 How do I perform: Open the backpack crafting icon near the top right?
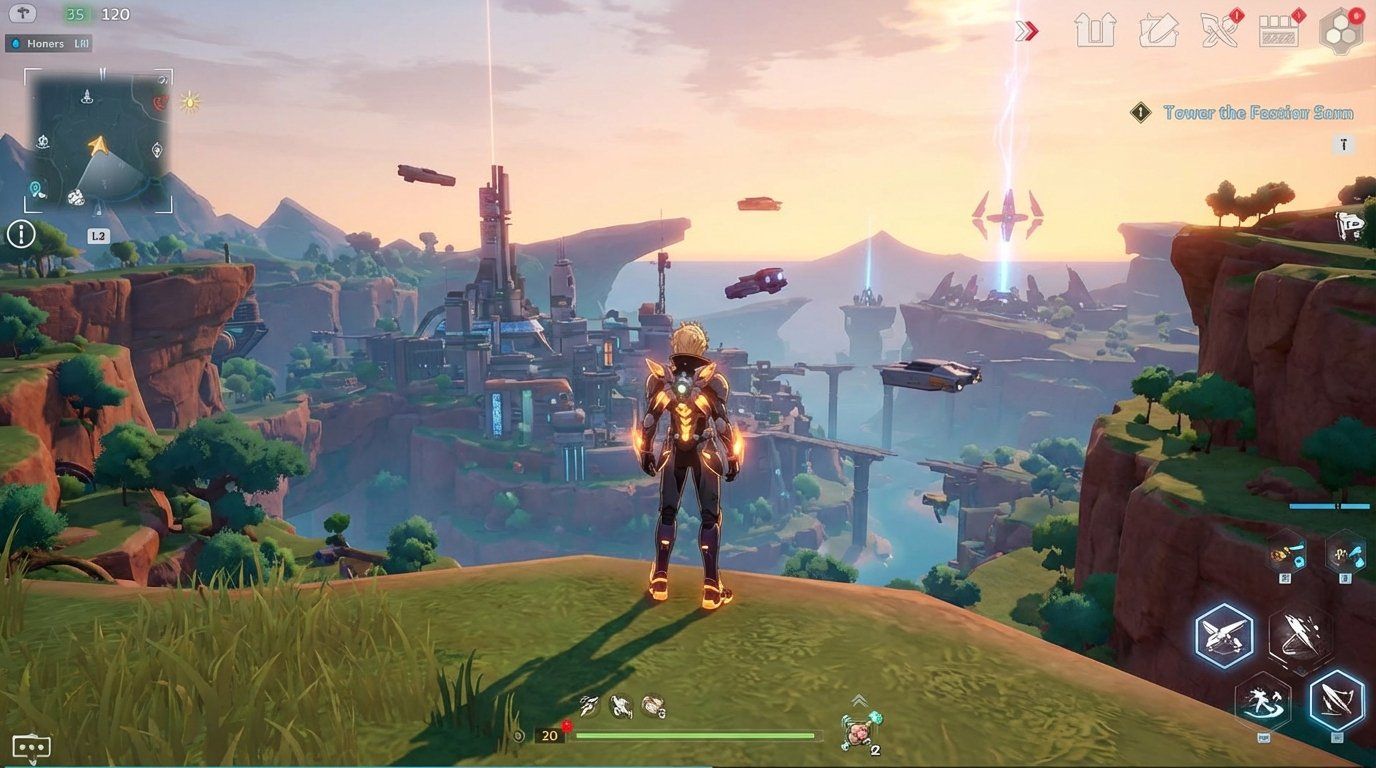coord(1158,30)
